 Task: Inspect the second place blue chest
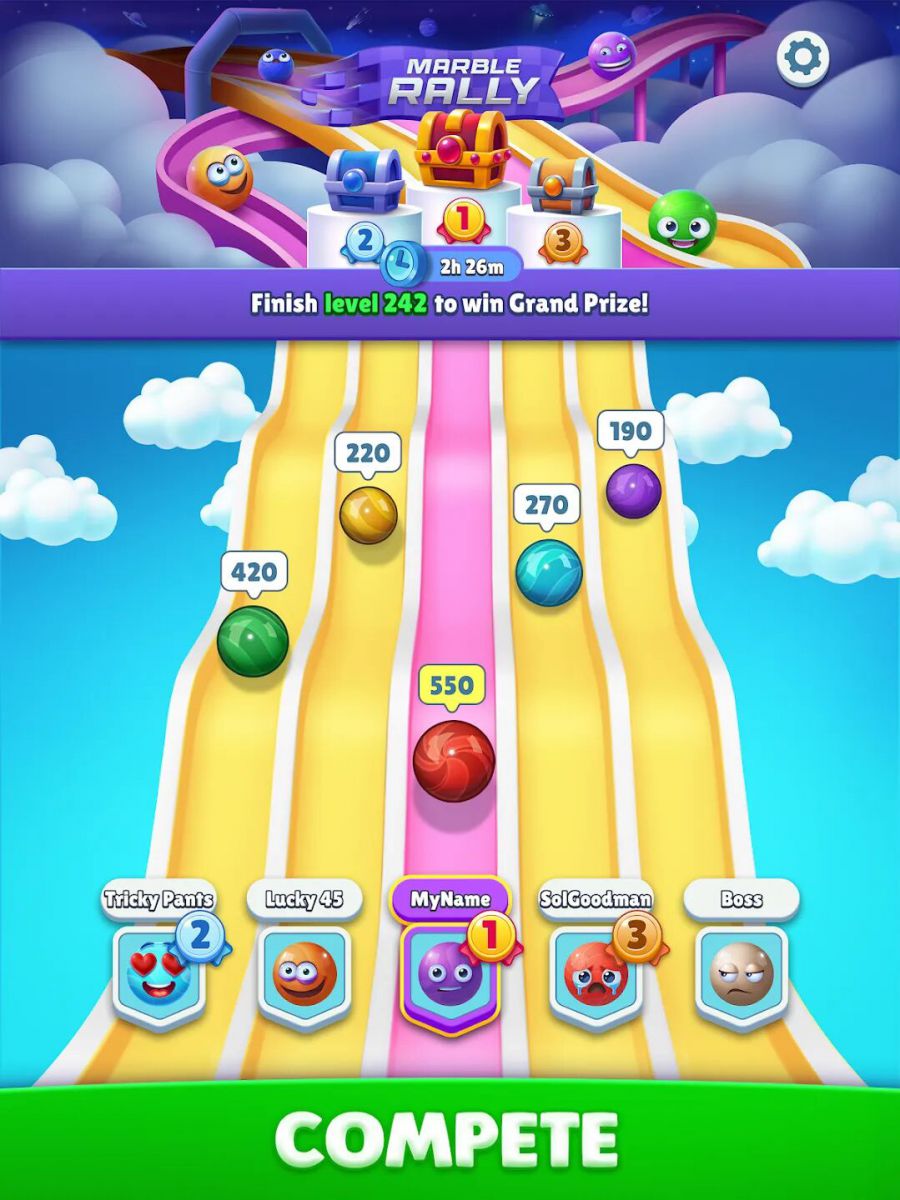point(363,180)
